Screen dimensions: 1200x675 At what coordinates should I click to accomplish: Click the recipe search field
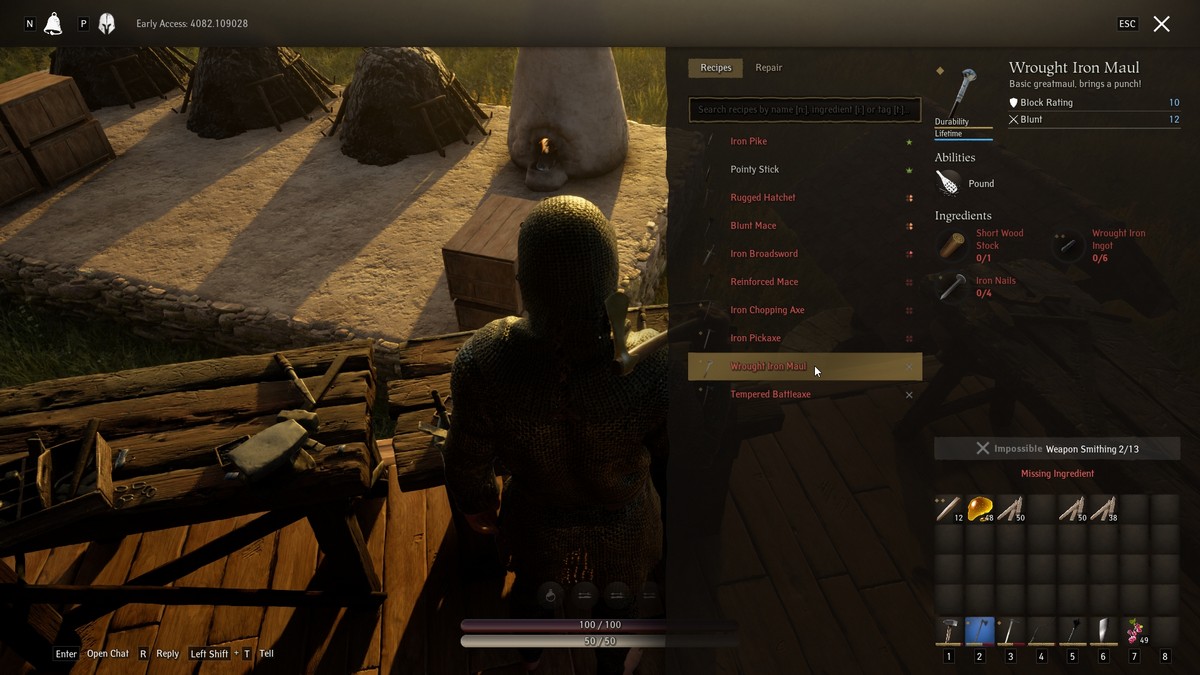pos(804,109)
